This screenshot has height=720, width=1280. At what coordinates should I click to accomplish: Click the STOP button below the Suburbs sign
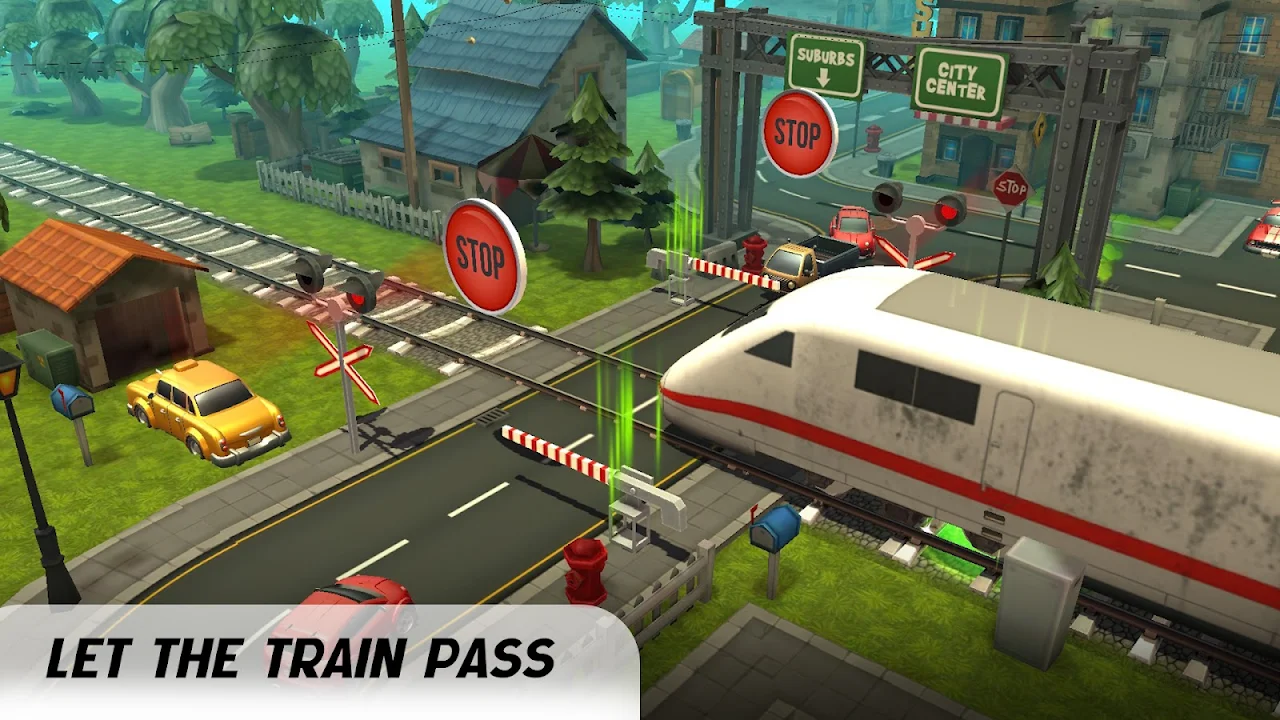point(799,133)
